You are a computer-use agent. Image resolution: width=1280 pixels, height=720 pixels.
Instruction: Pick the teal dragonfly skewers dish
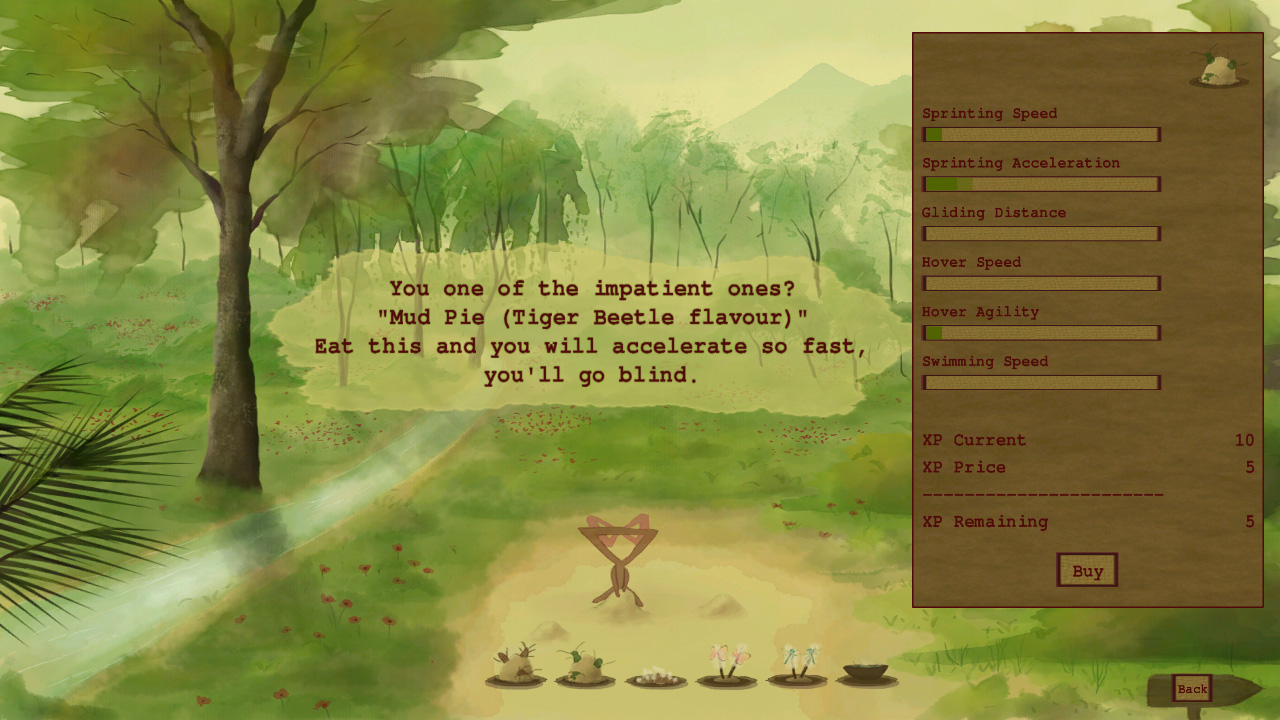click(797, 666)
